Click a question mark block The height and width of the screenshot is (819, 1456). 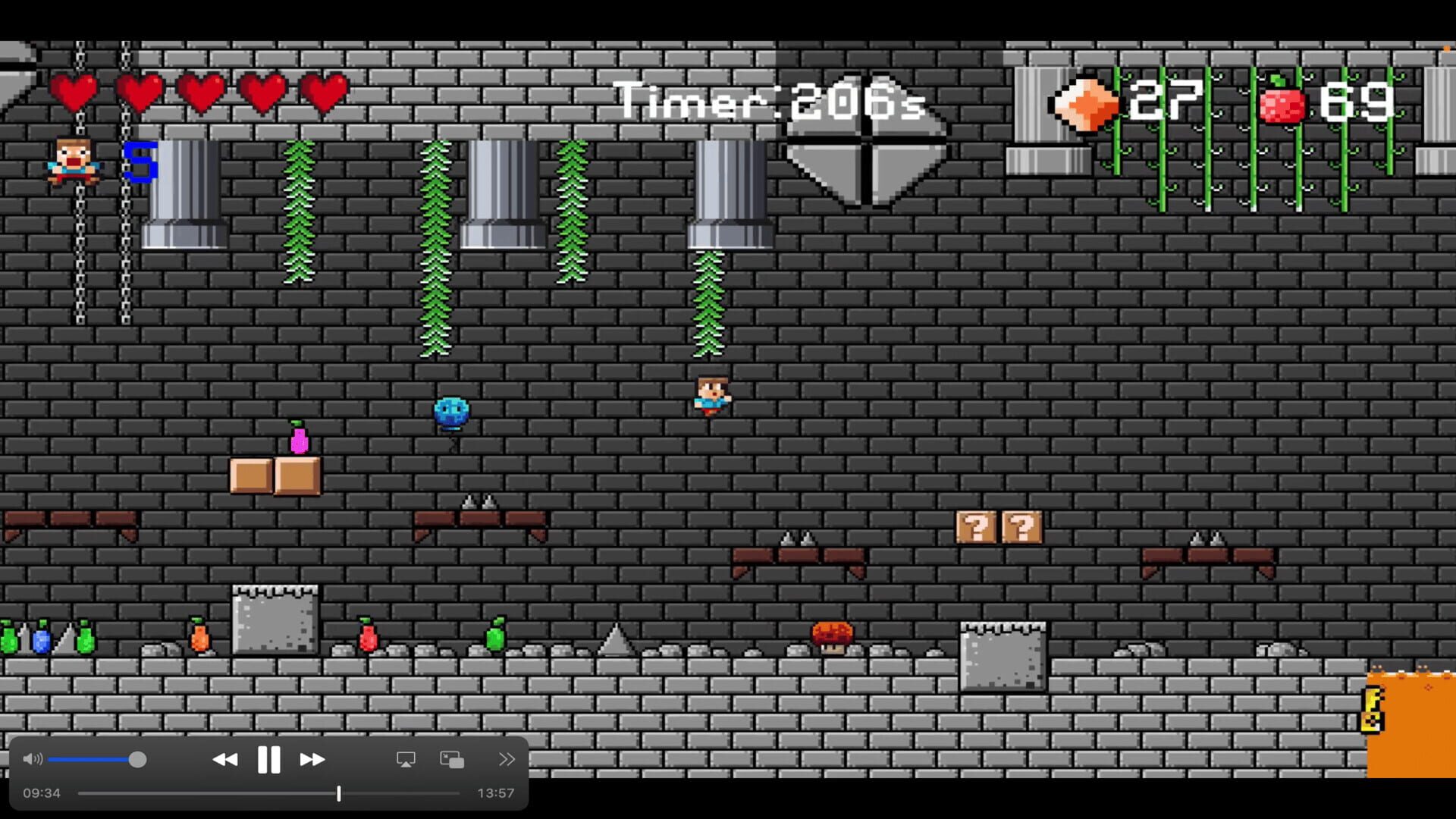tap(978, 525)
